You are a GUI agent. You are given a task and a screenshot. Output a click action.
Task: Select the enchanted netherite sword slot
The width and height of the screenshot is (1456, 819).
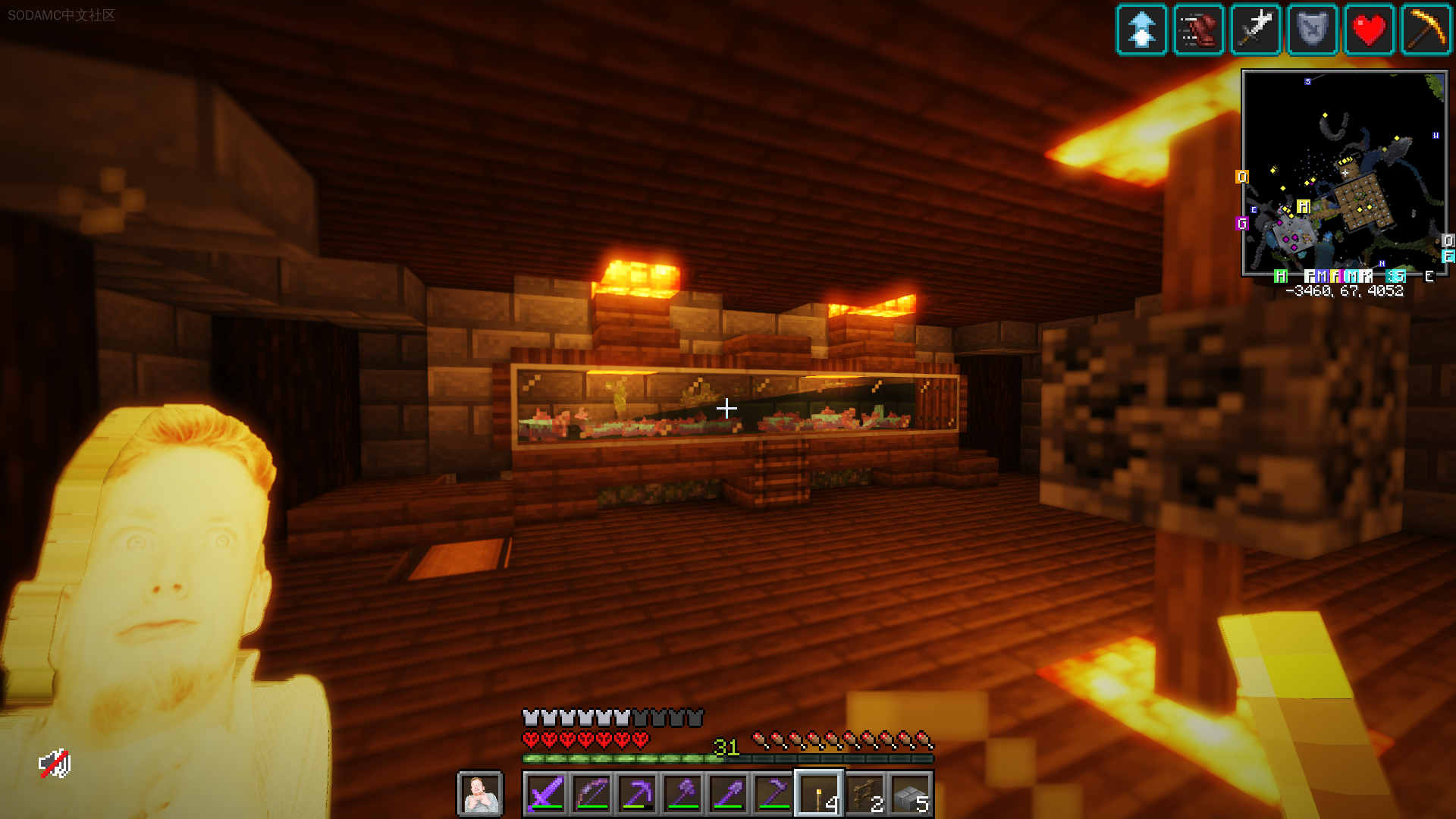click(x=545, y=794)
